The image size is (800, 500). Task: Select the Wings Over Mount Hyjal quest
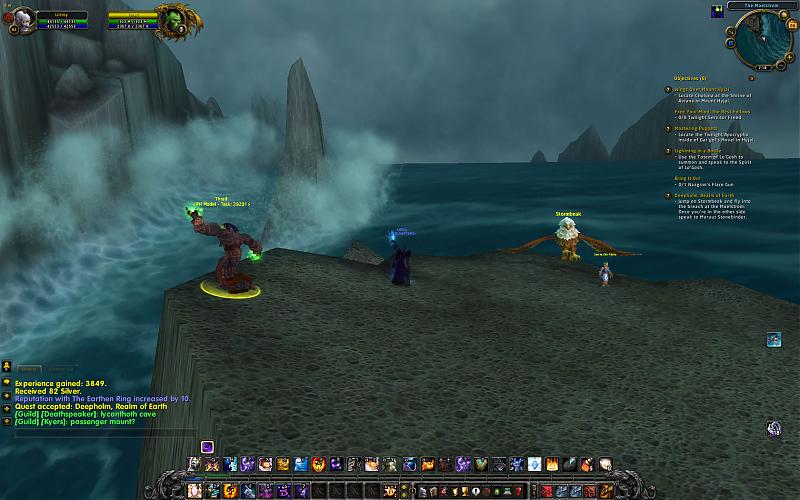click(705, 88)
